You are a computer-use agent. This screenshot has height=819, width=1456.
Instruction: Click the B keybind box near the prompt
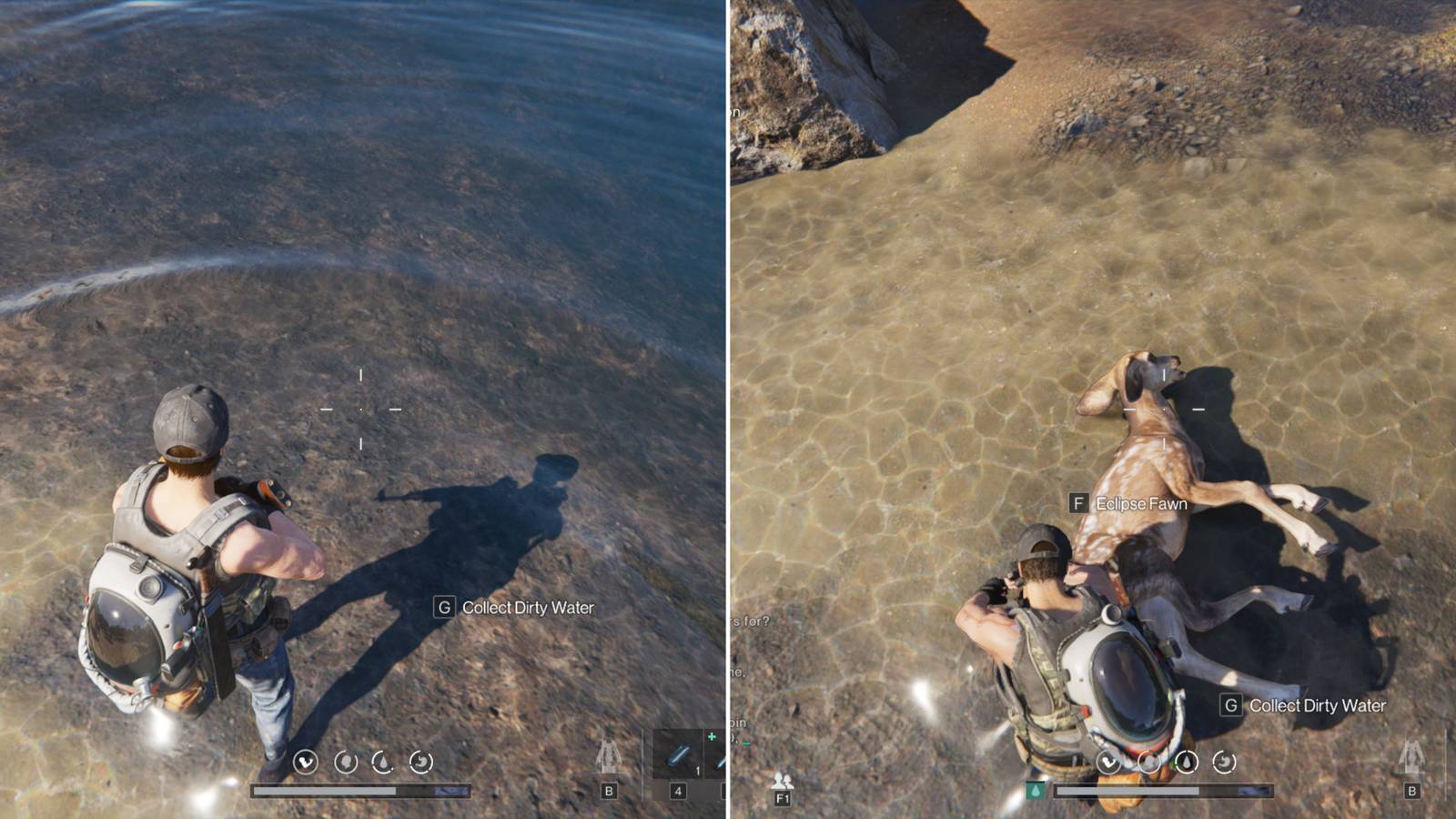coord(608,790)
